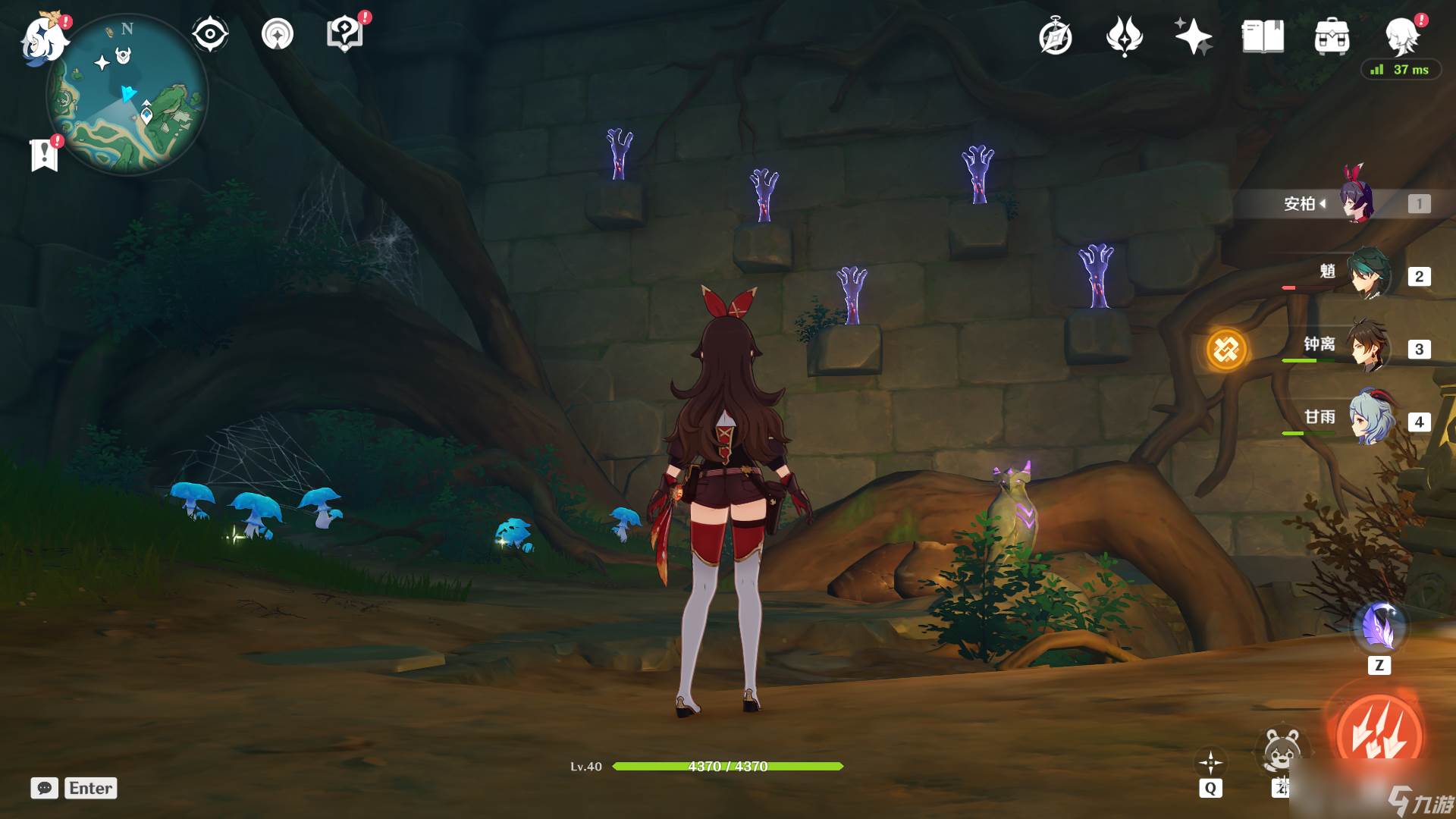Select active character 安柏 in party list
The height and width of the screenshot is (819, 1456).
click(x=1354, y=202)
